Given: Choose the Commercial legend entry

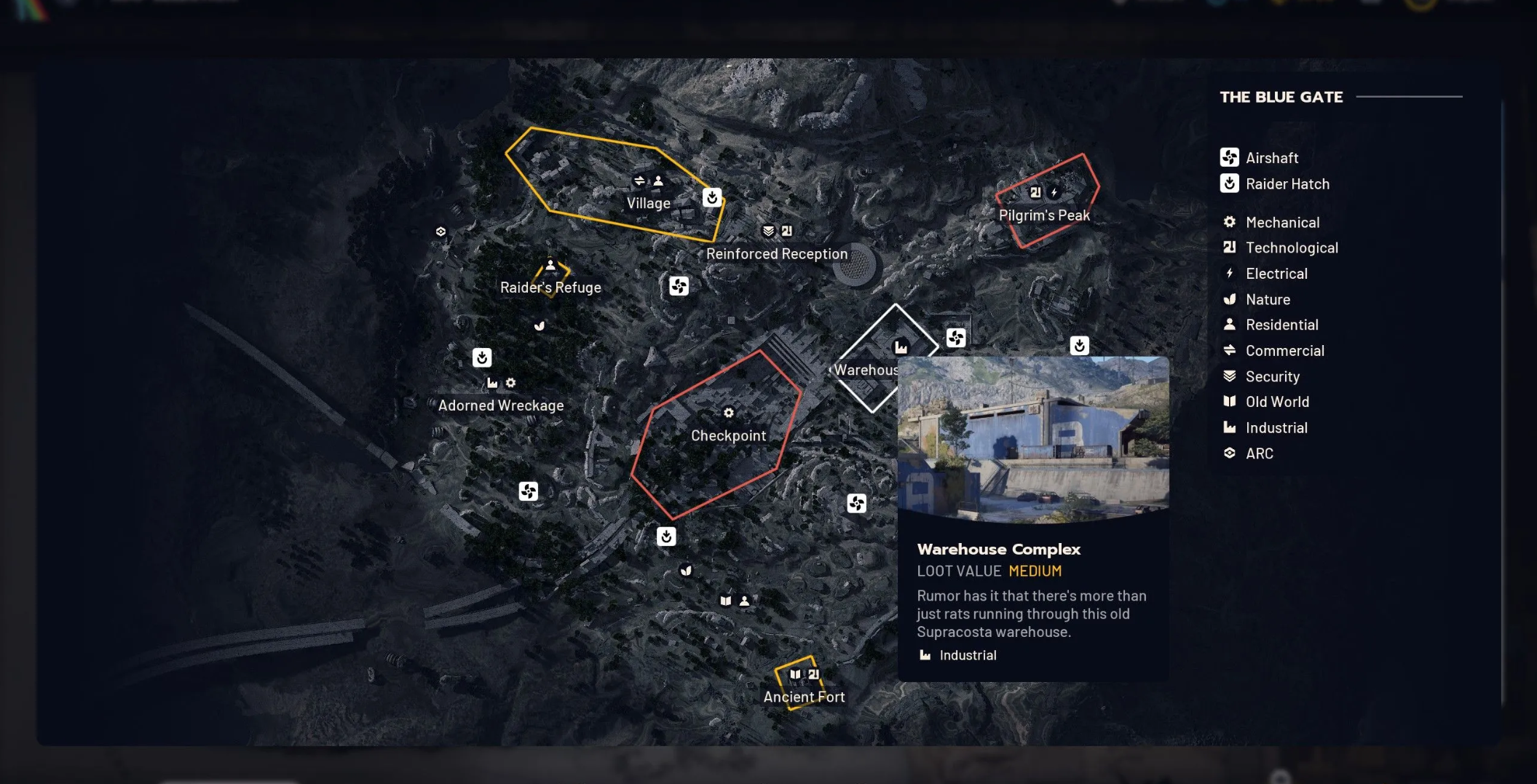Looking at the screenshot, I should (1284, 351).
